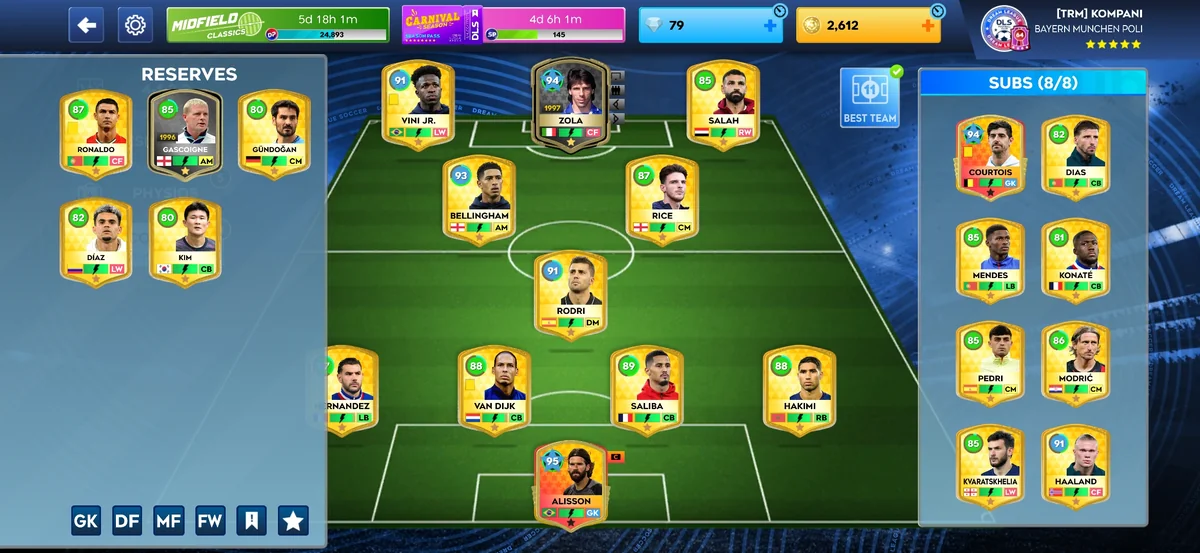Choose the Haaland substitute card
Image resolution: width=1200 pixels, height=553 pixels.
click(x=1076, y=467)
